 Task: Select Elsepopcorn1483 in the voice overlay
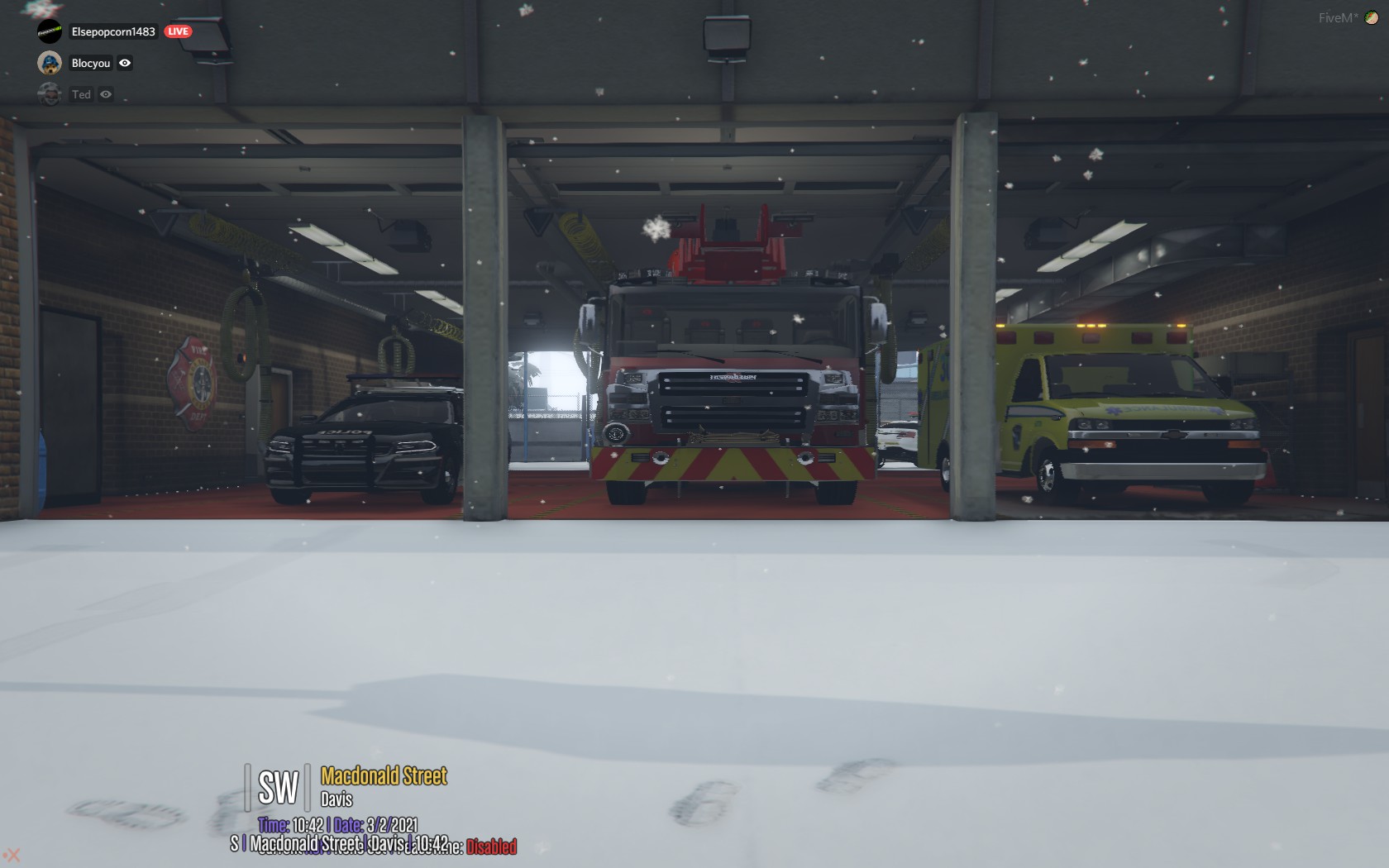[113, 31]
